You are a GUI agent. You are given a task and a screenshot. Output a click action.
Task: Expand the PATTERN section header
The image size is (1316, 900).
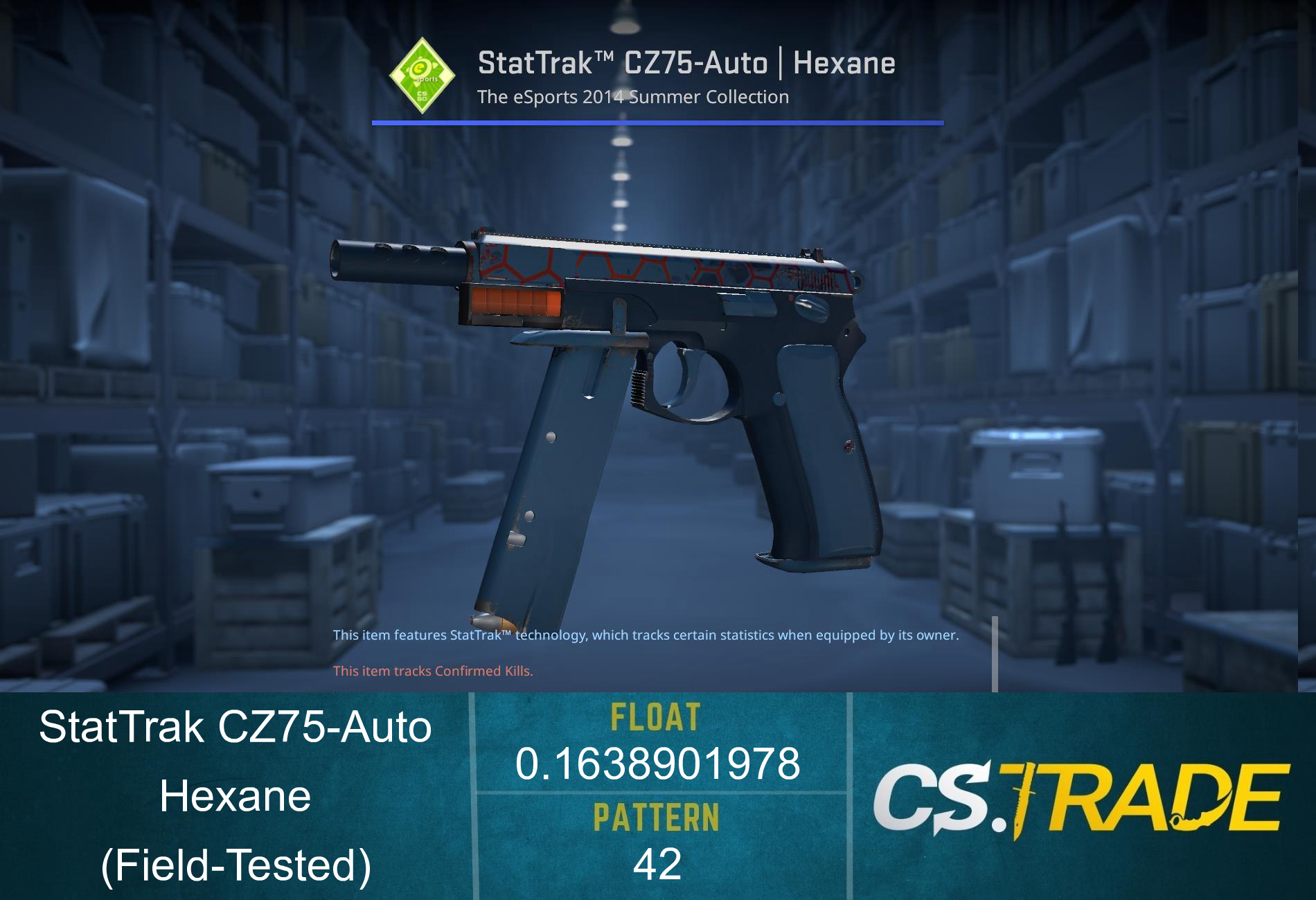pyautogui.click(x=657, y=818)
